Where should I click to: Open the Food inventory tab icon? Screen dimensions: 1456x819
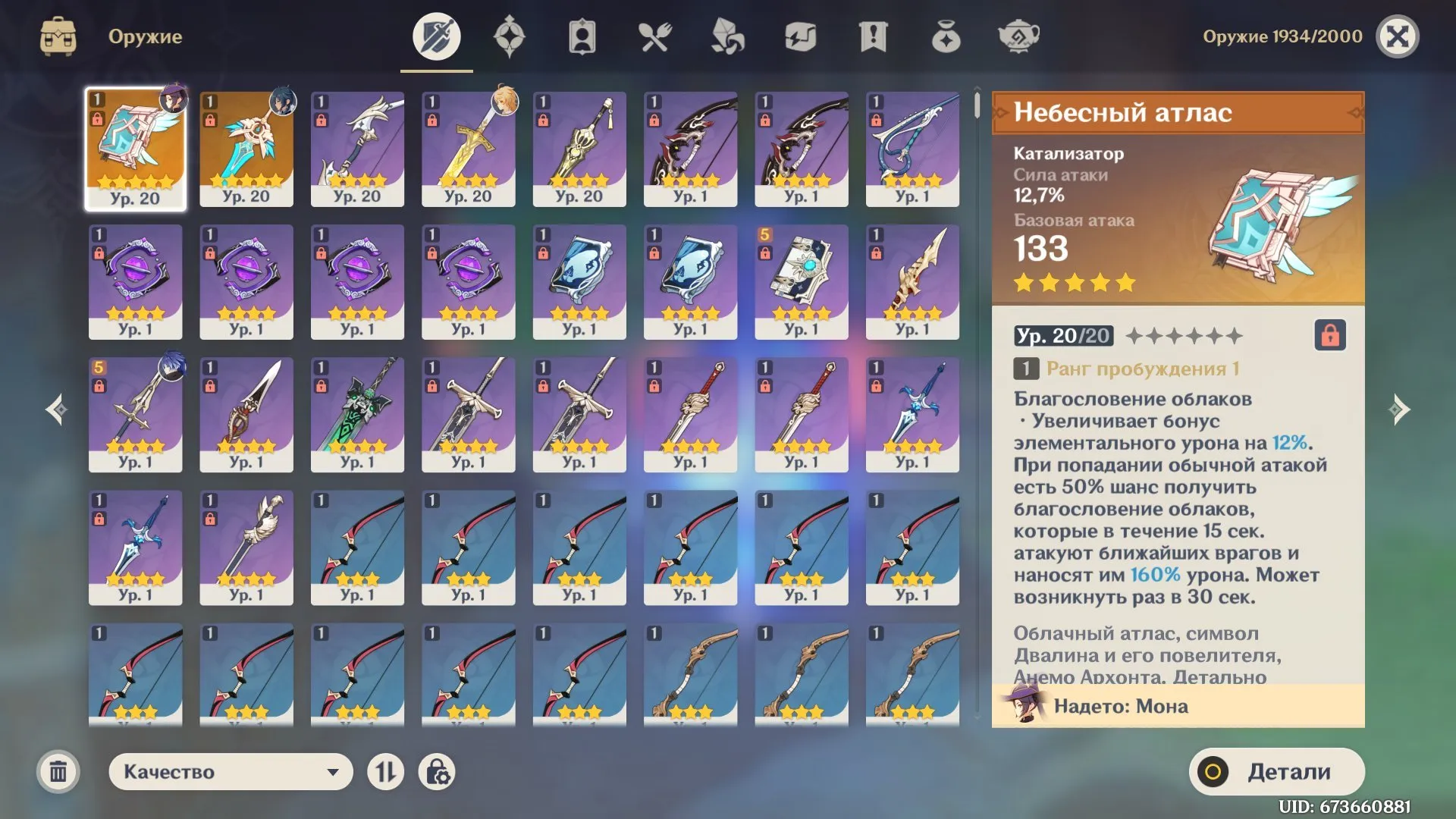point(654,36)
